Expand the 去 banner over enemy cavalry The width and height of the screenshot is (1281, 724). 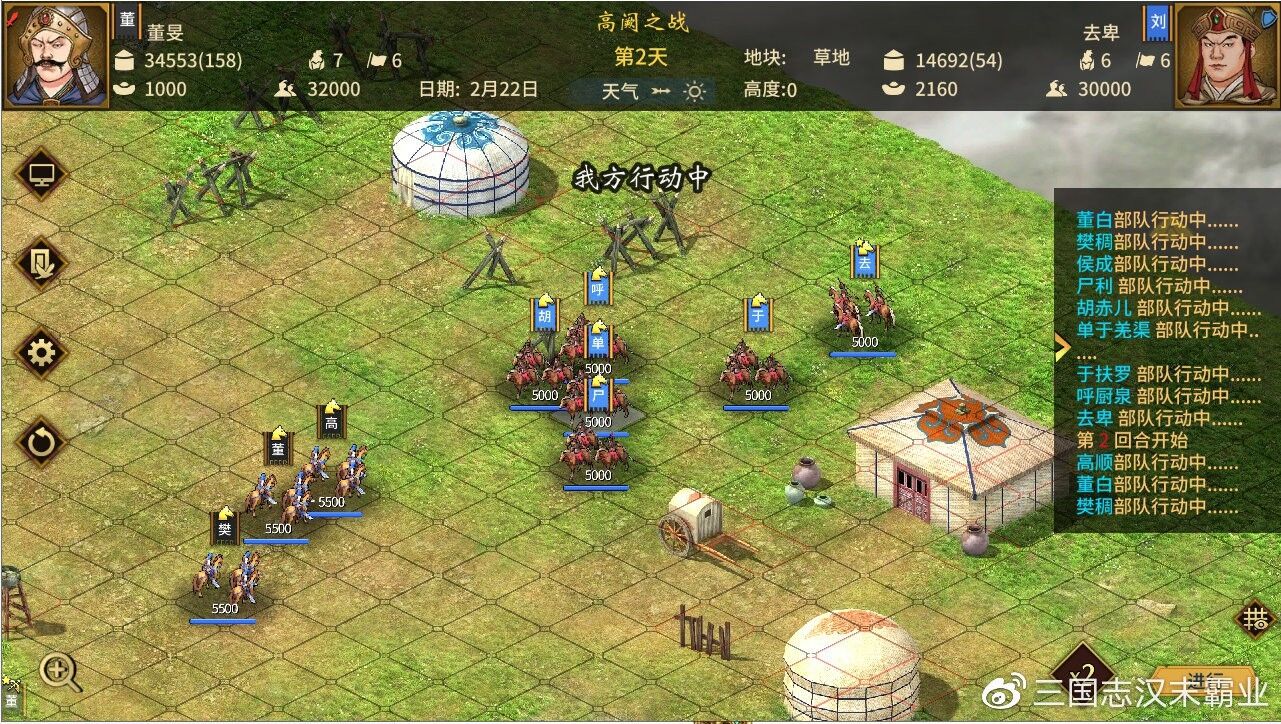tap(863, 258)
